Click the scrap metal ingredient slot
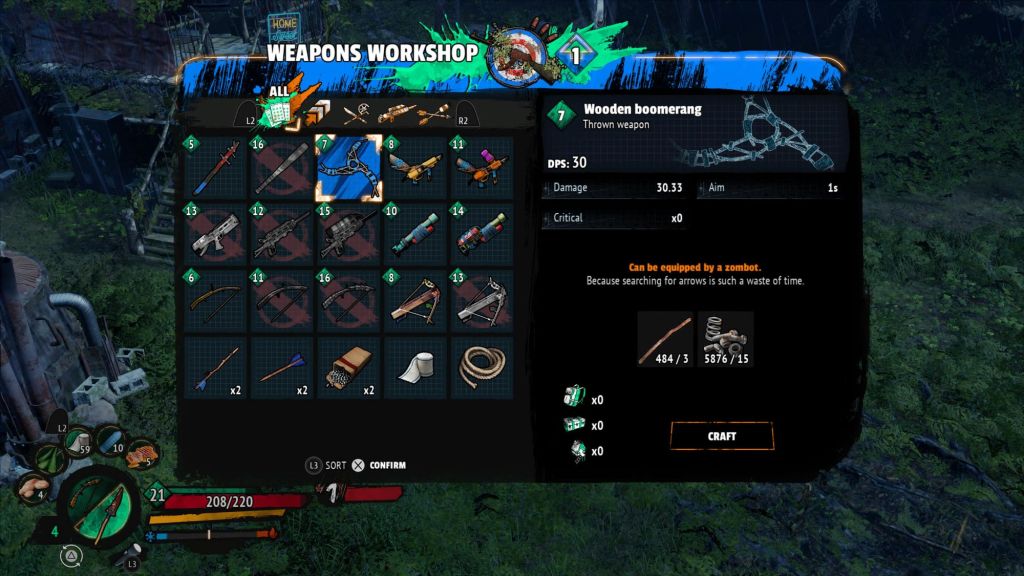The width and height of the screenshot is (1024, 576). tap(725, 338)
